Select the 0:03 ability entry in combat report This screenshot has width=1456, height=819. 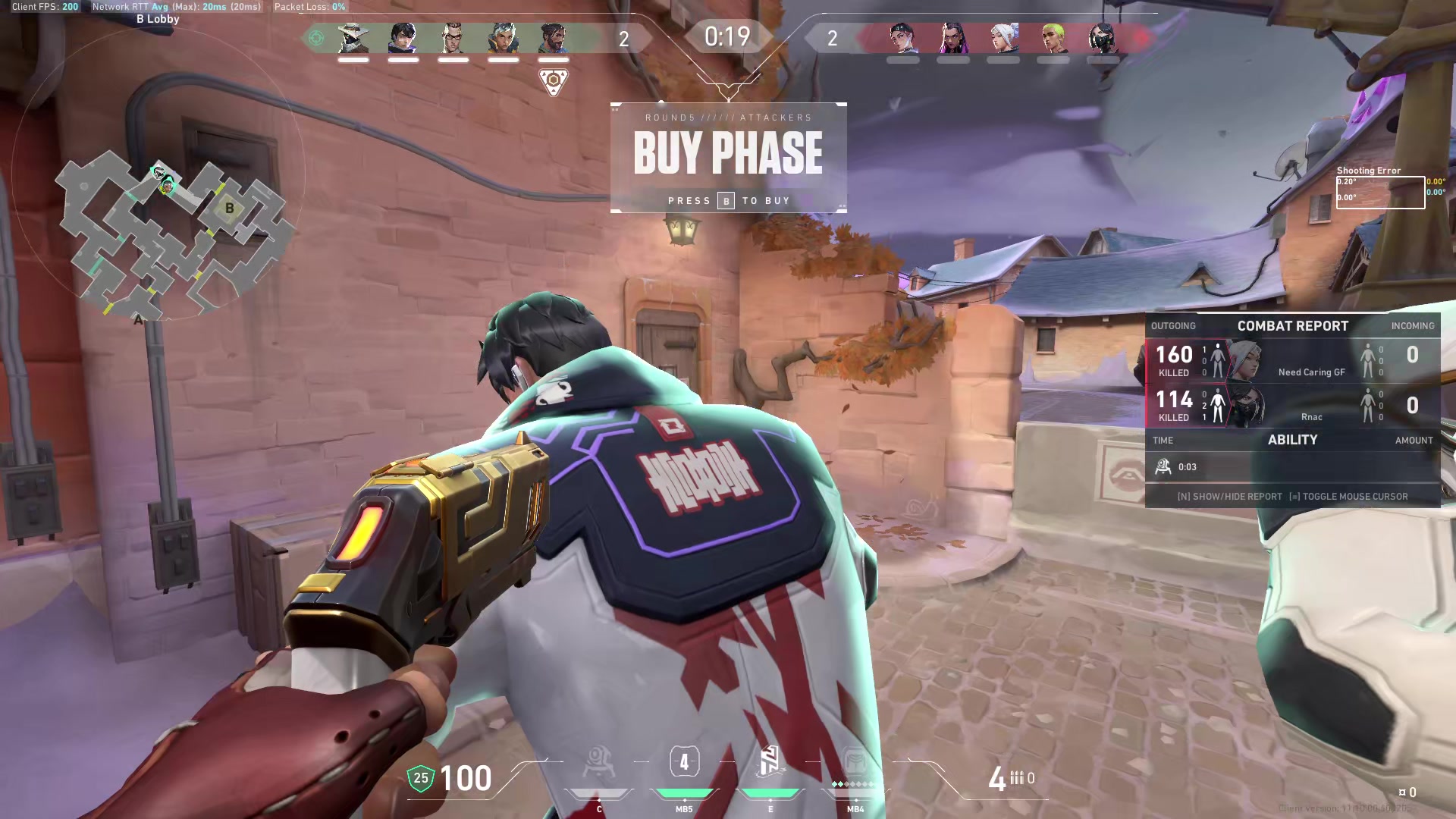[x=1292, y=467]
